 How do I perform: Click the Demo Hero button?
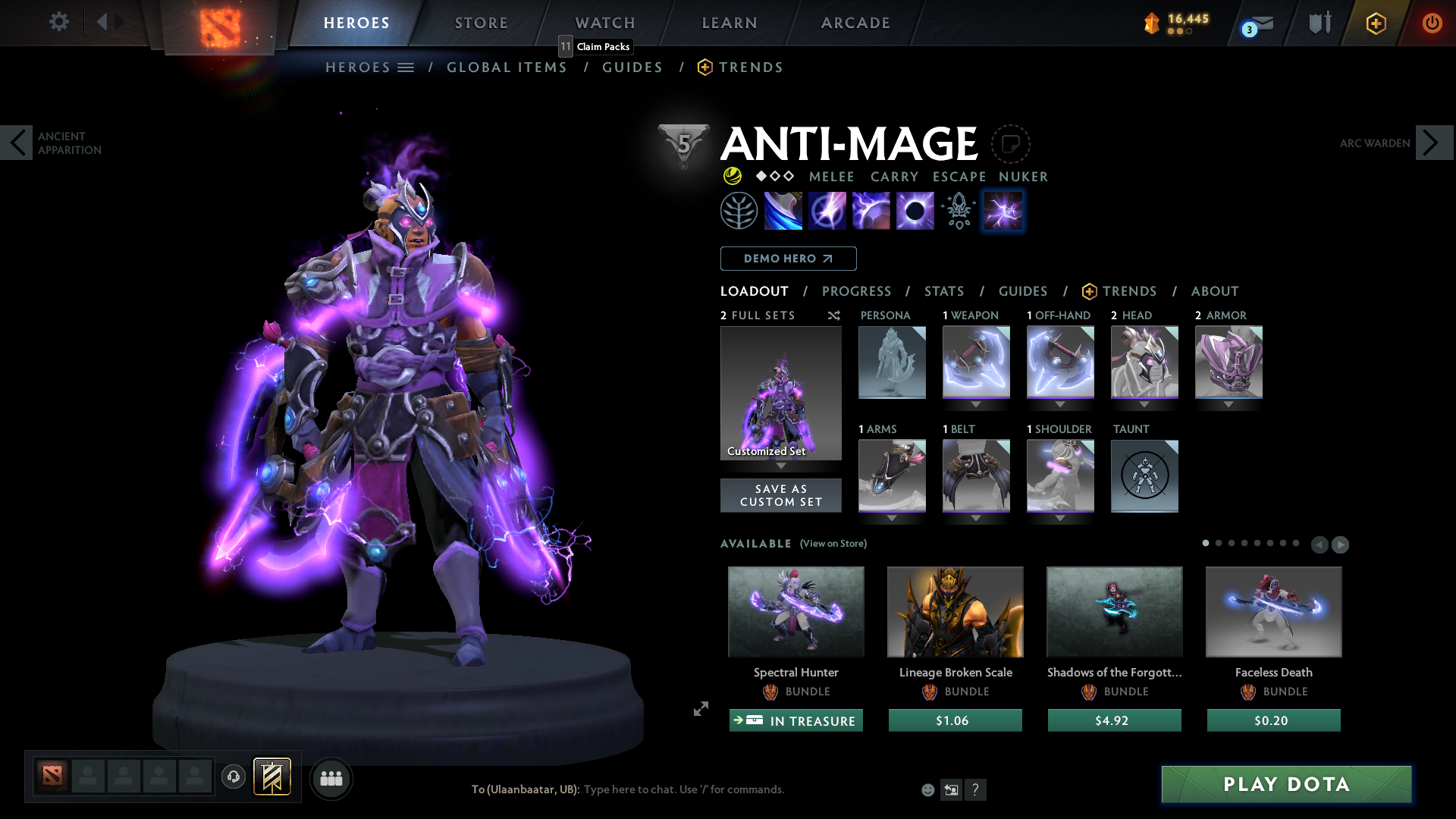coord(787,259)
